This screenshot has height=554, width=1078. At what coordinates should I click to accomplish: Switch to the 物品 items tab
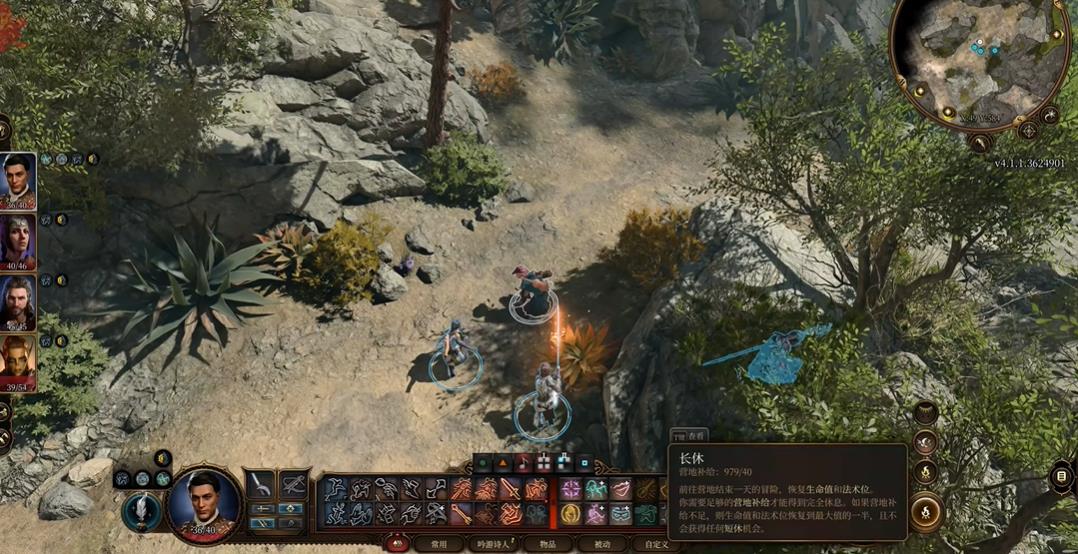547,545
